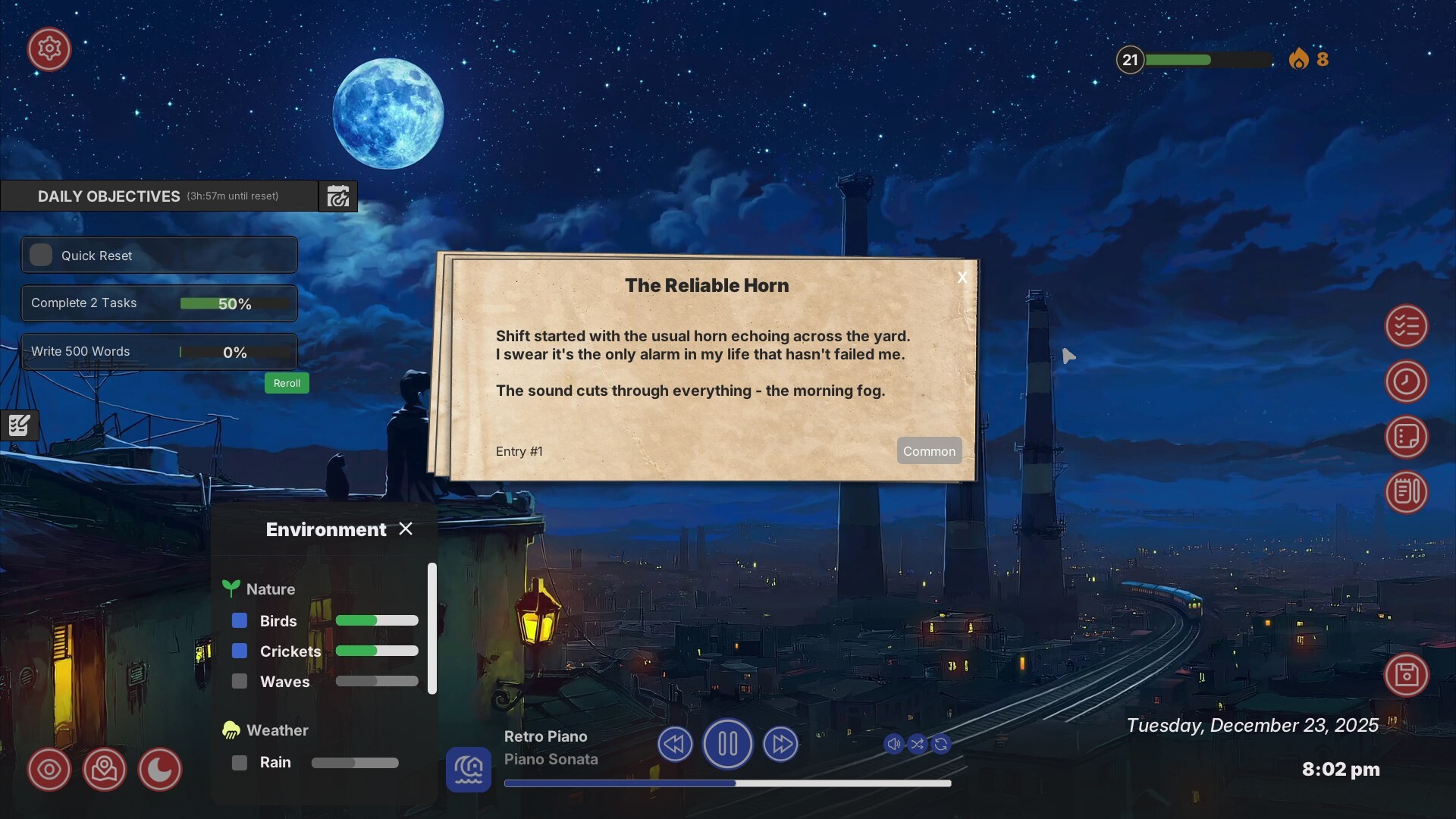Open the daily tasks checklist panel
The height and width of the screenshot is (819, 1456).
(1407, 326)
